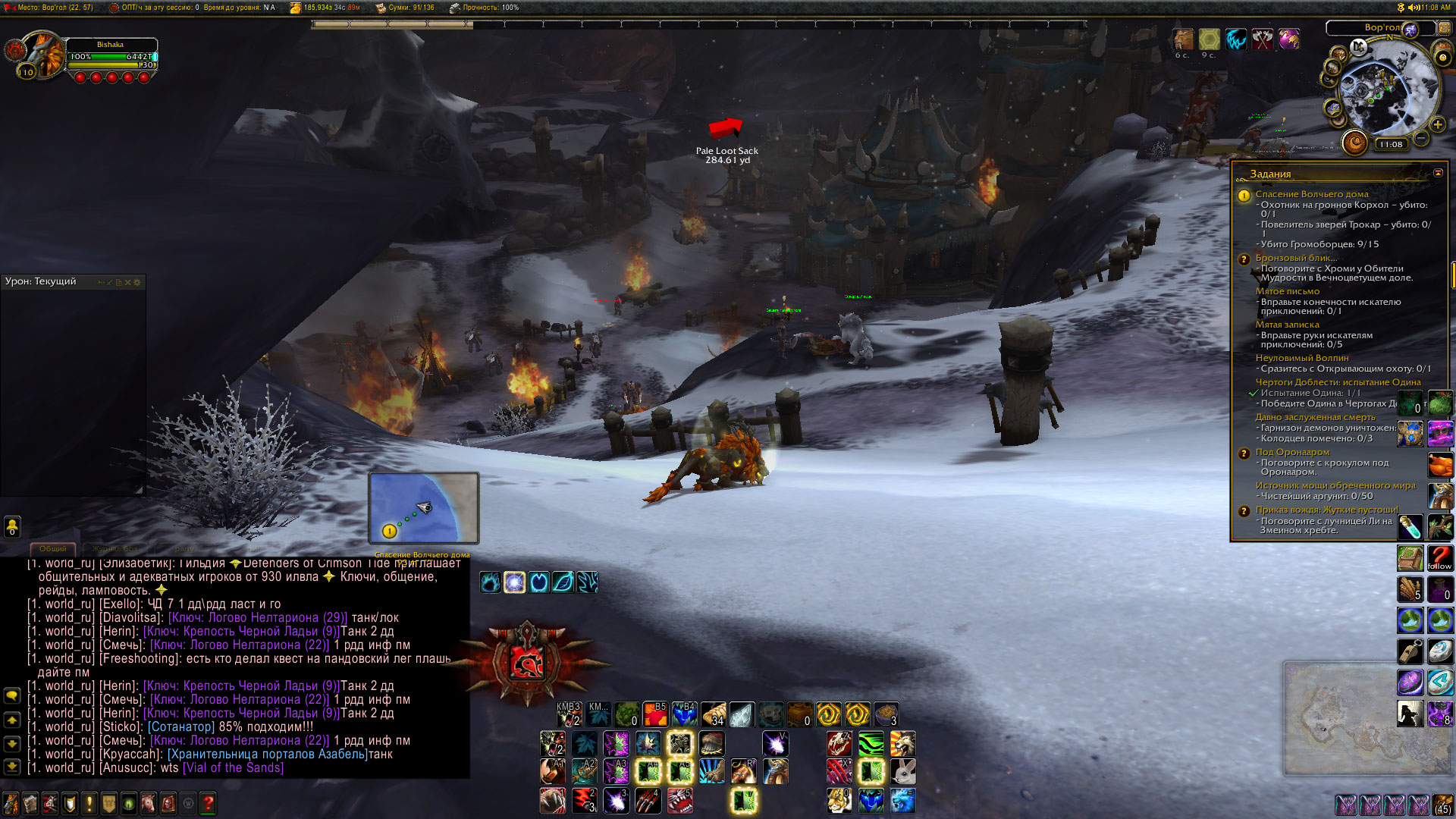Image resolution: width=1456 pixels, height=819 pixels.
Task: Open the chat speech bubble menu
Action: [12, 695]
